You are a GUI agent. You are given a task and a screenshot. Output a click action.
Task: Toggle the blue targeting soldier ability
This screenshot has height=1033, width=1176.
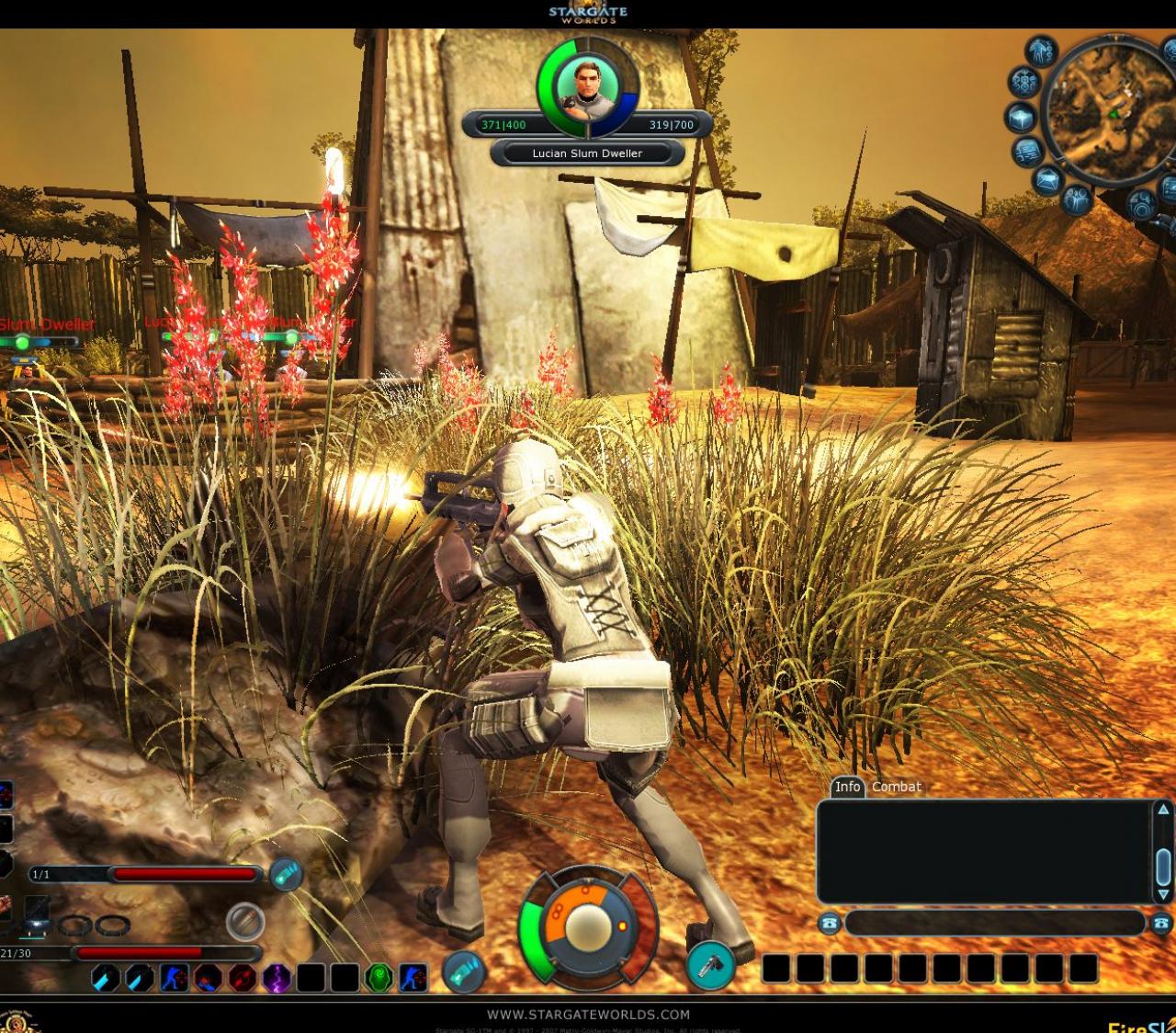(x=175, y=978)
